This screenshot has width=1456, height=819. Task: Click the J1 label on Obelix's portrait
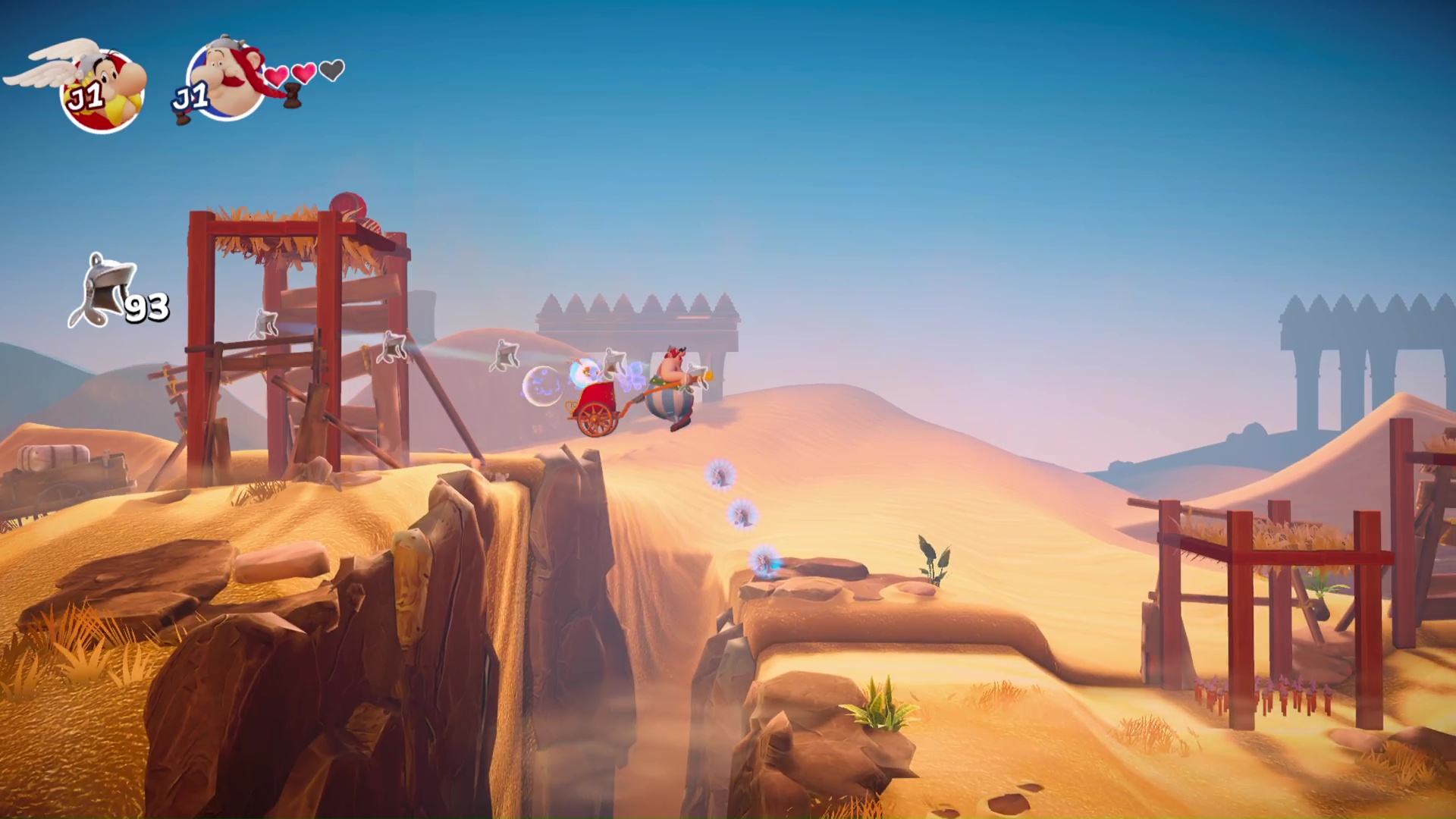192,95
